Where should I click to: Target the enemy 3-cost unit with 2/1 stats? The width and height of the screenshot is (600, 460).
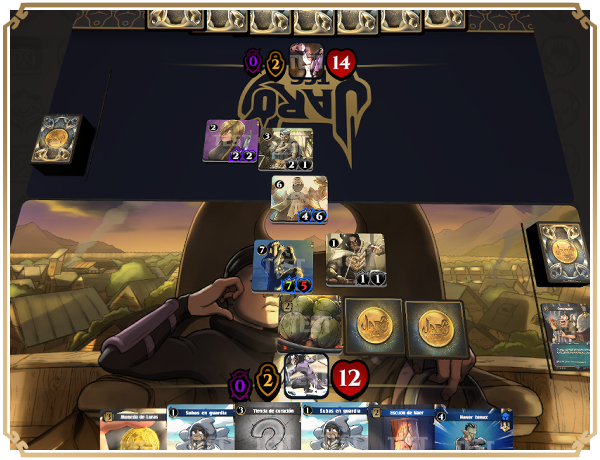pyautogui.click(x=286, y=150)
